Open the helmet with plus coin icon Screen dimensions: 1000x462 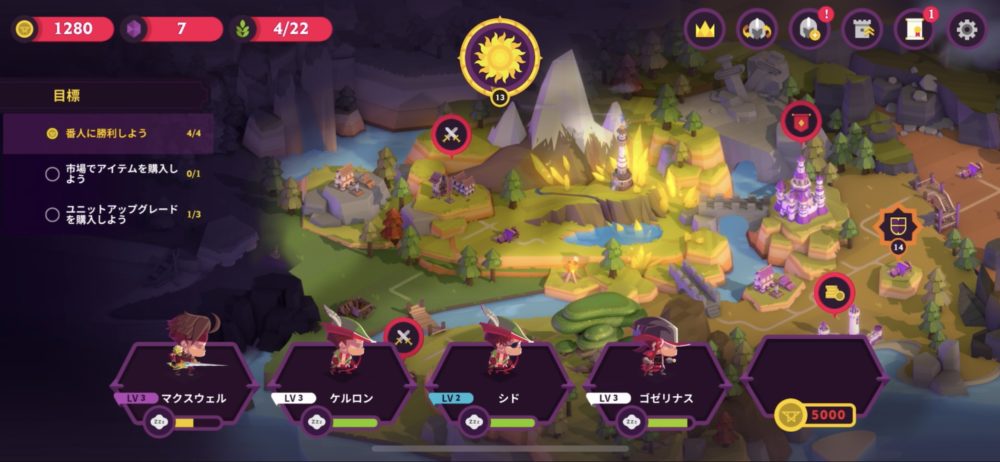click(x=809, y=29)
